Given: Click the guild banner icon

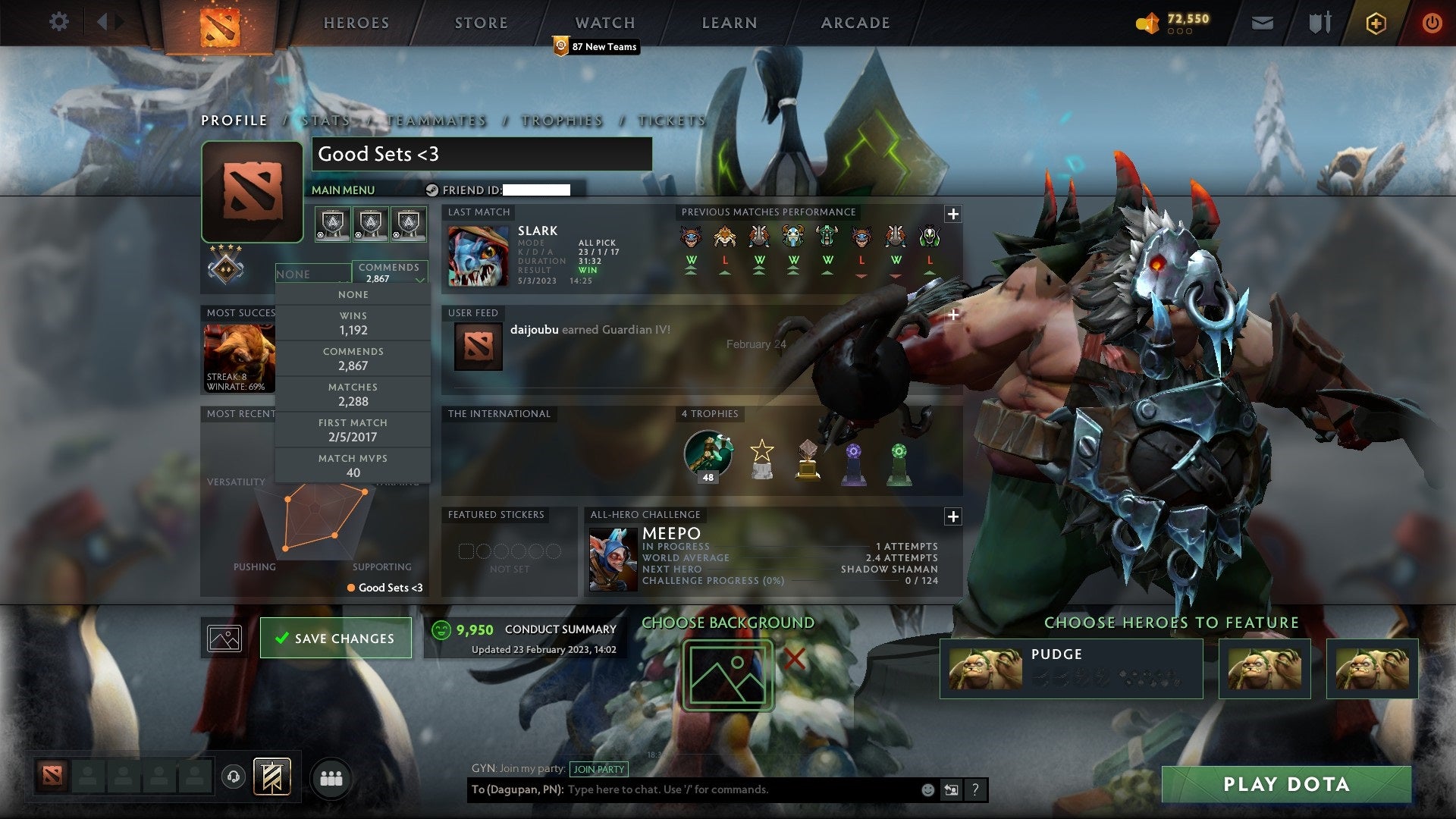Looking at the screenshot, I should 274,778.
